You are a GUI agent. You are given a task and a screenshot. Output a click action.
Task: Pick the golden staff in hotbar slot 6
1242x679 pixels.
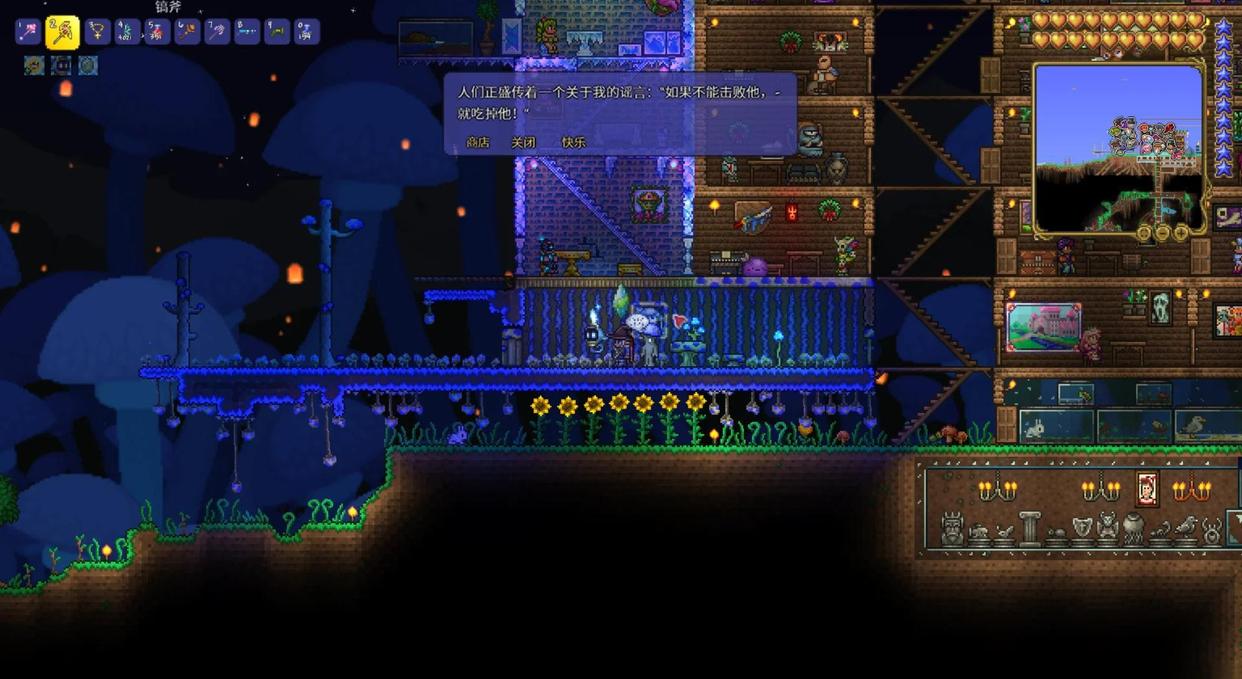187,32
